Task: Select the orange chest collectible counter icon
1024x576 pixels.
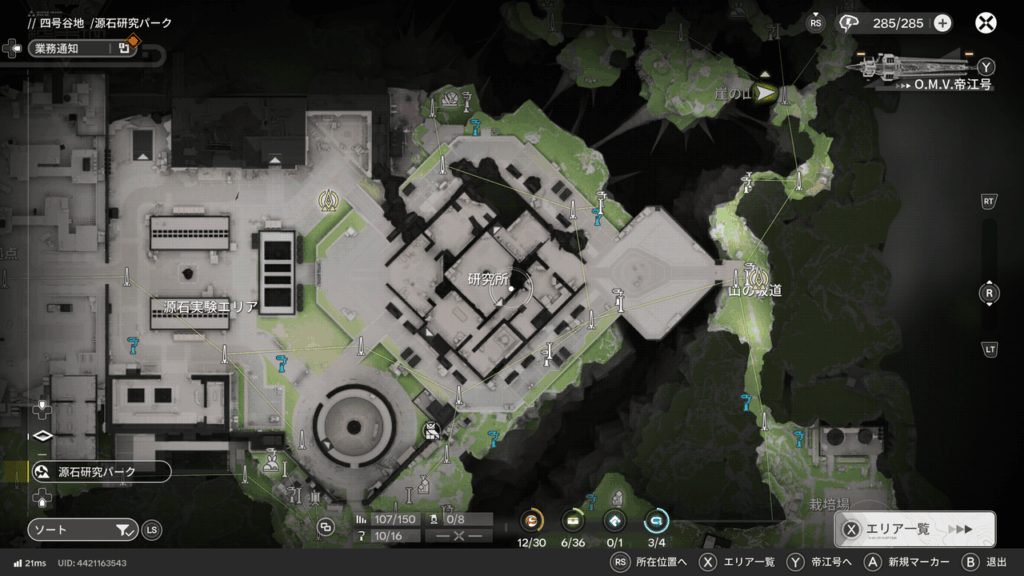Action: [x=533, y=520]
